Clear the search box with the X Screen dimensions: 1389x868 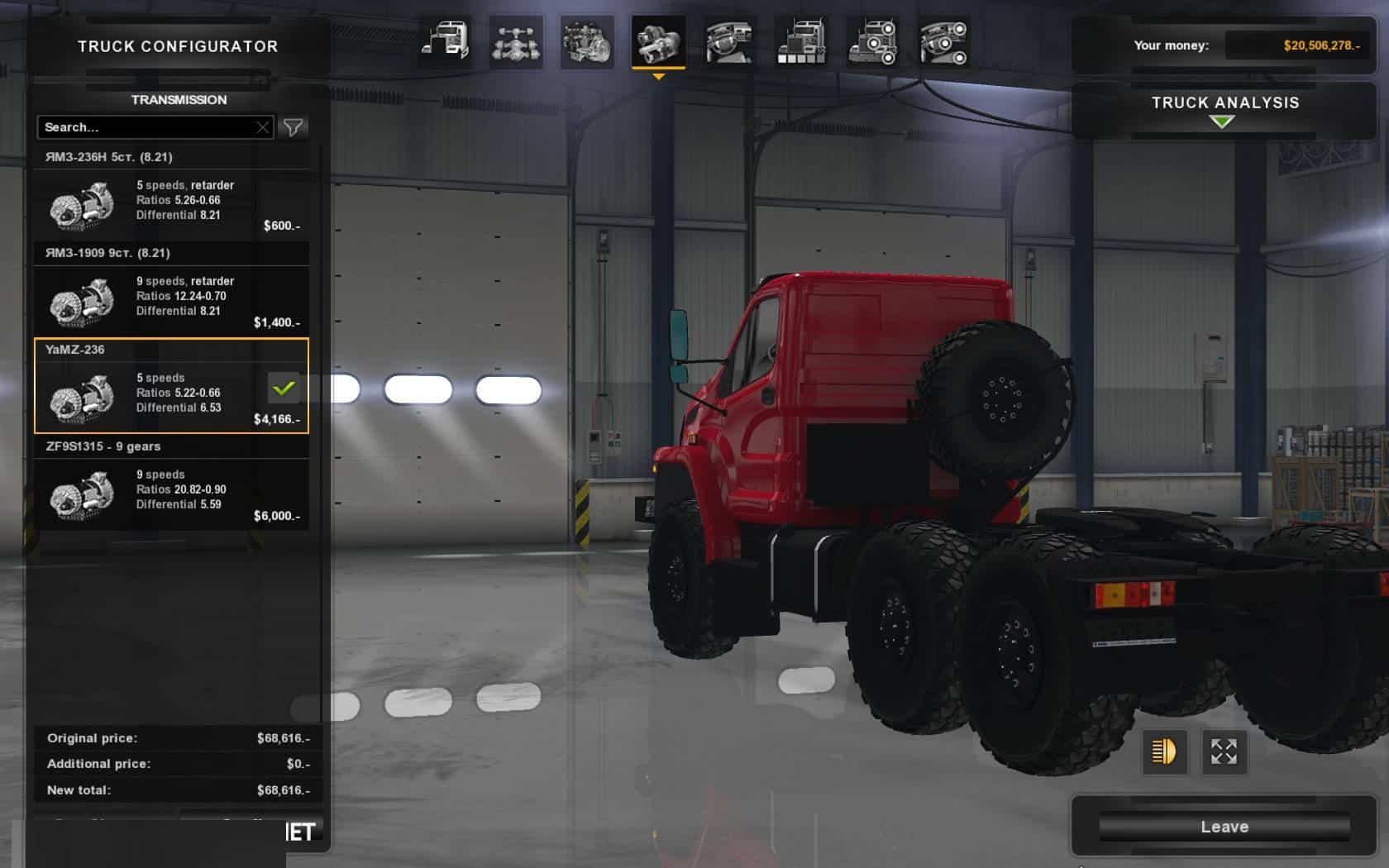coord(263,127)
